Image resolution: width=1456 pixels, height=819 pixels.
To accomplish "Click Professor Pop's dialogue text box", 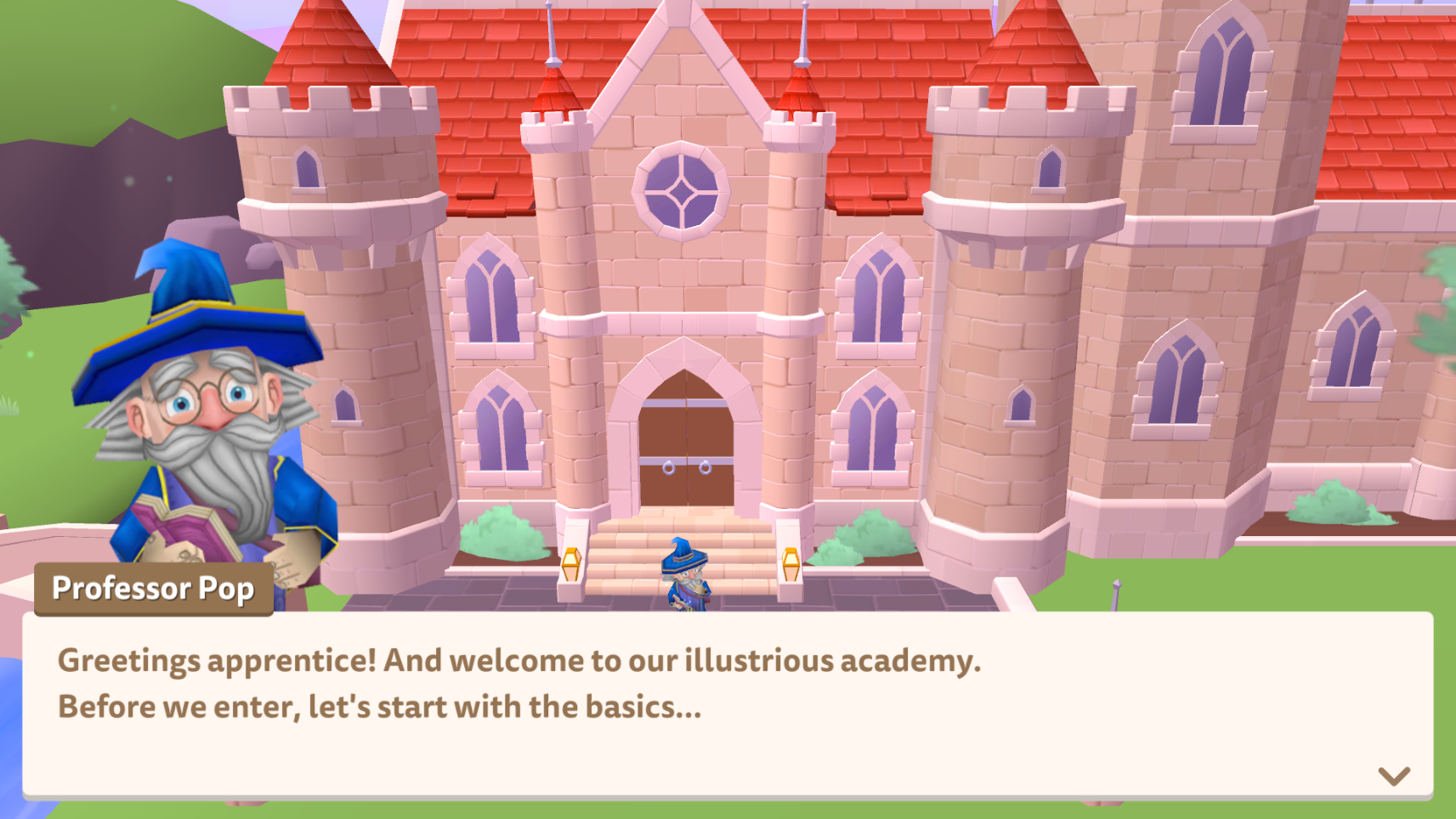I will pos(727,704).
